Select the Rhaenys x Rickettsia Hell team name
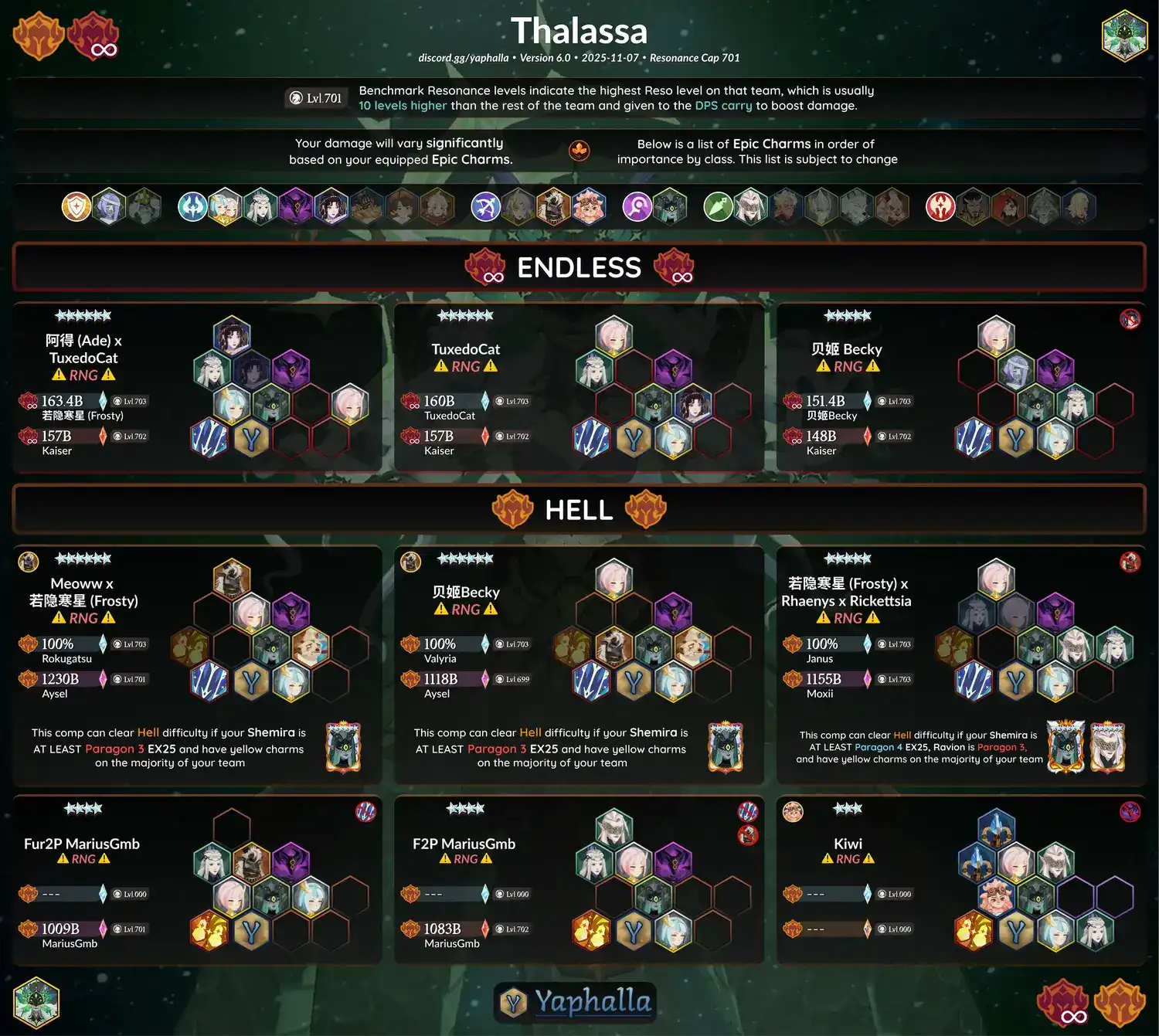1159x1036 pixels. click(x=846, y=592)
